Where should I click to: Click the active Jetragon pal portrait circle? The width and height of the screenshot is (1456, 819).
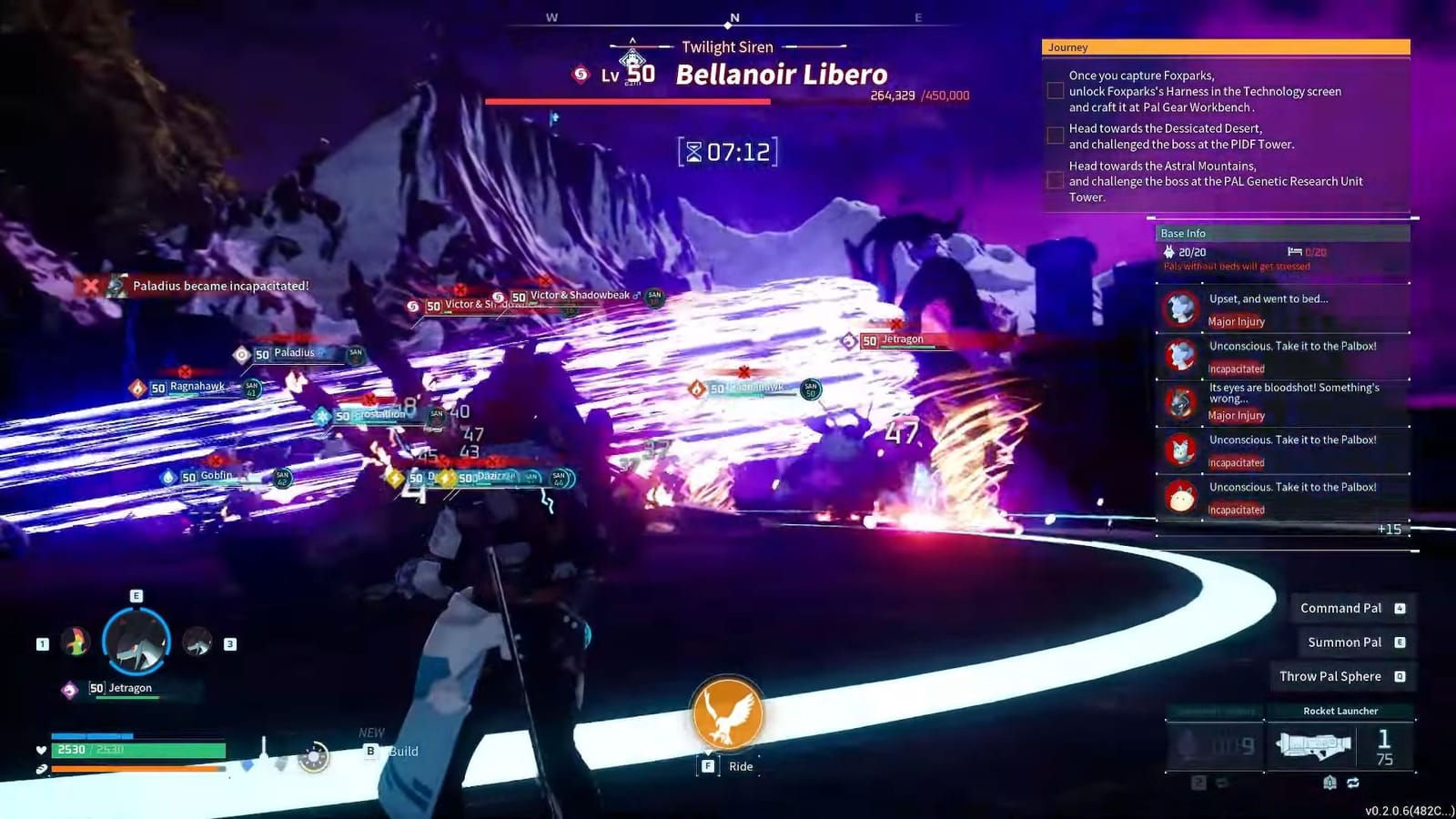point(135,642)
